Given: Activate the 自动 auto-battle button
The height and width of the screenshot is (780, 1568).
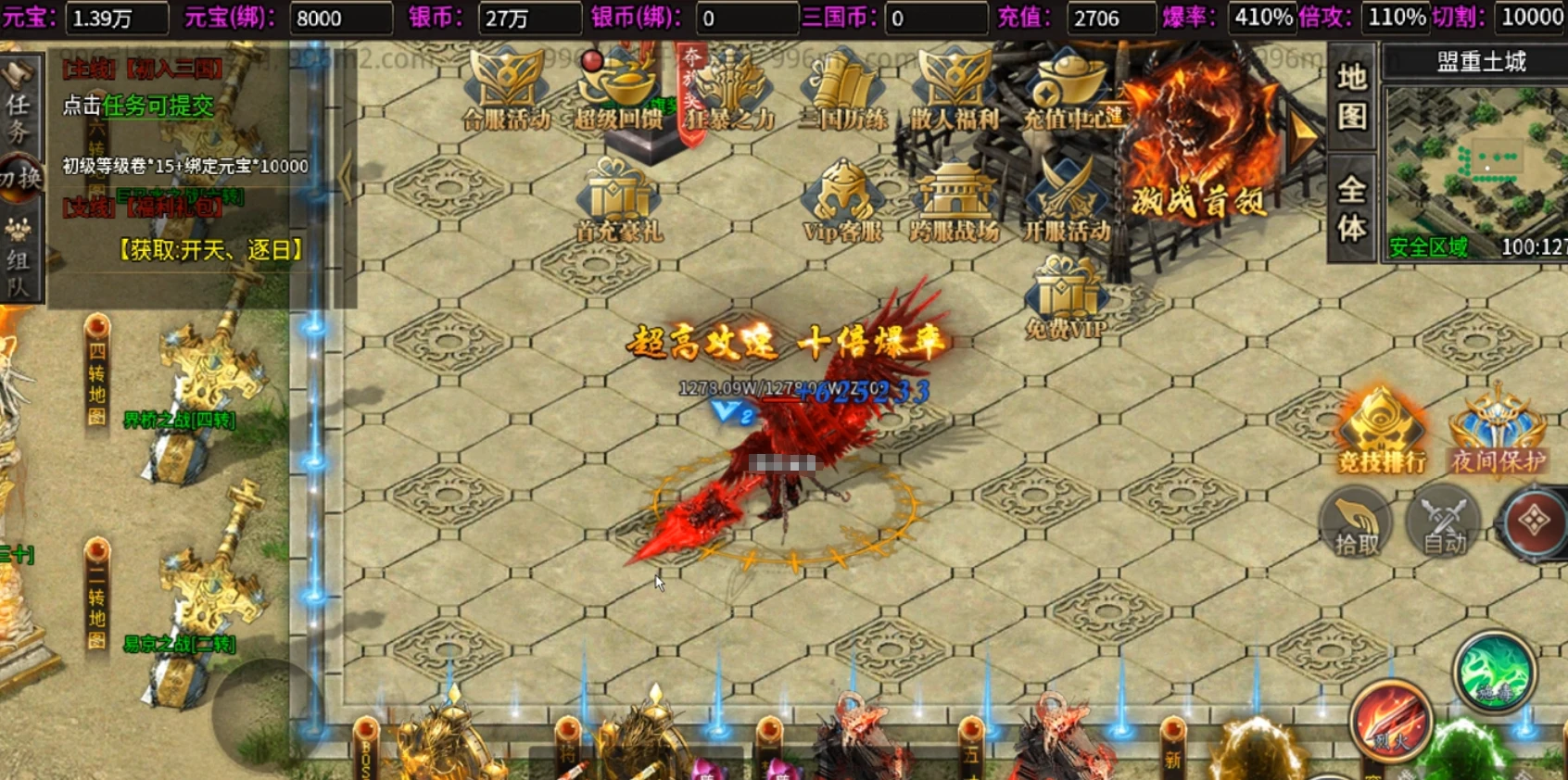Looking at the screenshot, I should (1445, 525).
